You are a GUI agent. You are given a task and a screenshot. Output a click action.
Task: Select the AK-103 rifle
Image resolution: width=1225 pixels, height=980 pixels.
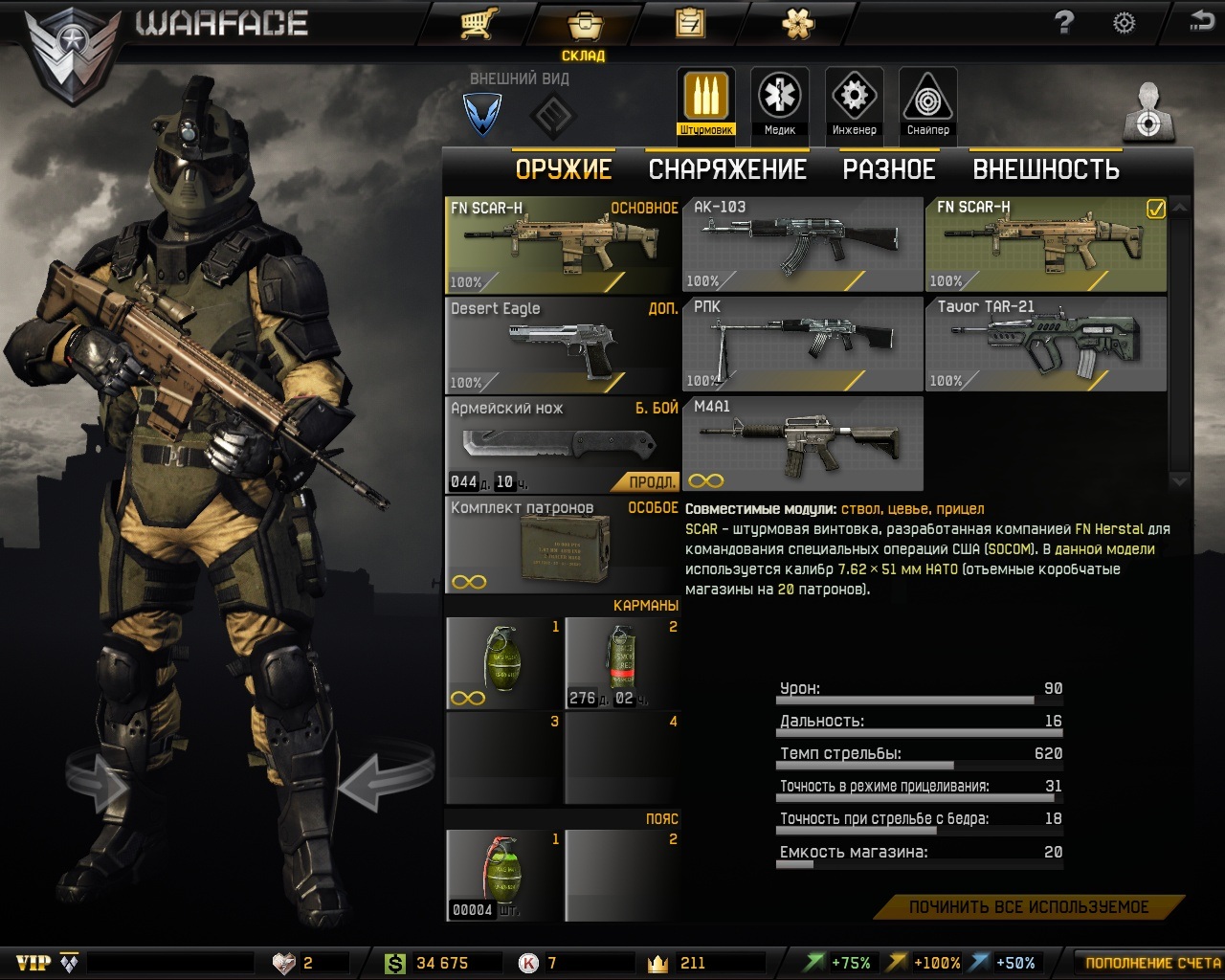point(802,244)
